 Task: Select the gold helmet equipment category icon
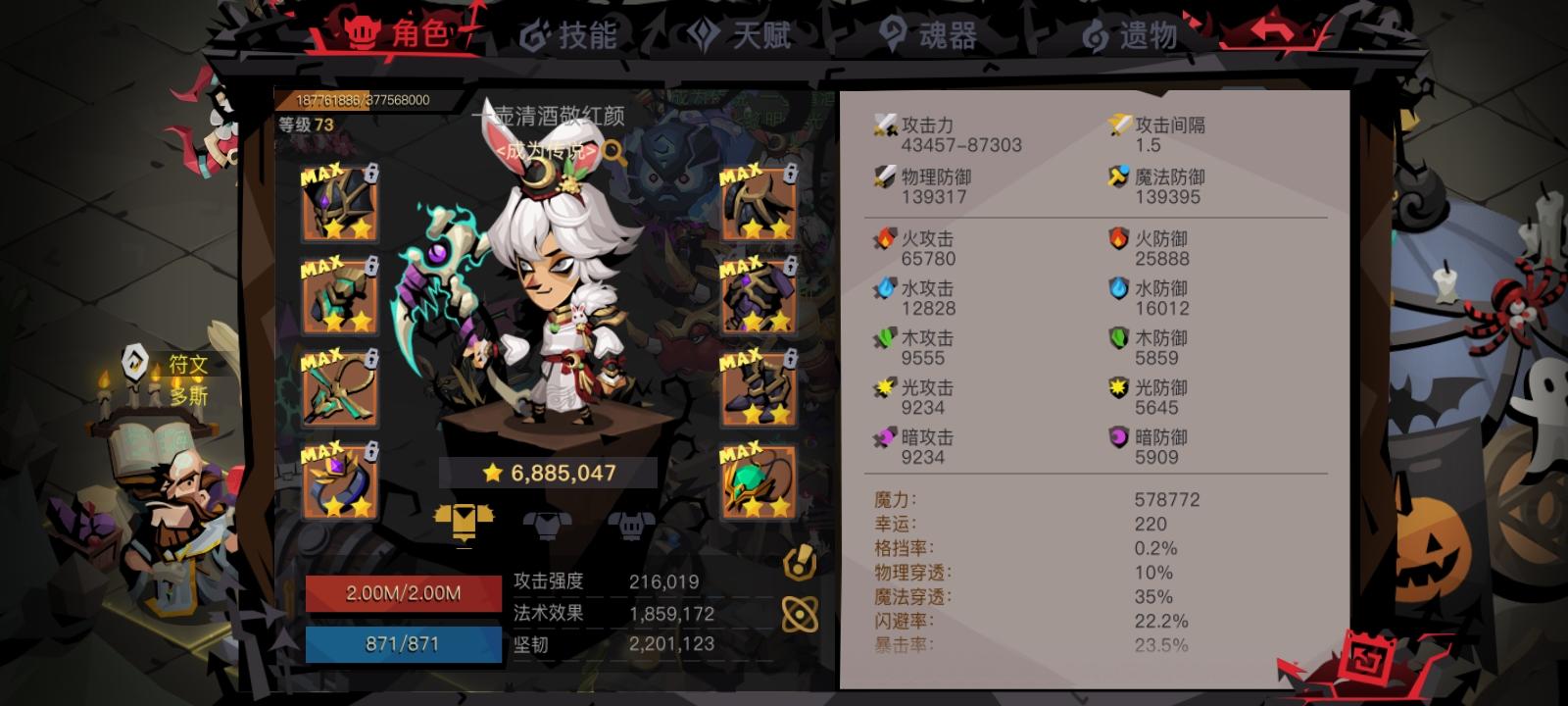click(465, 523)
